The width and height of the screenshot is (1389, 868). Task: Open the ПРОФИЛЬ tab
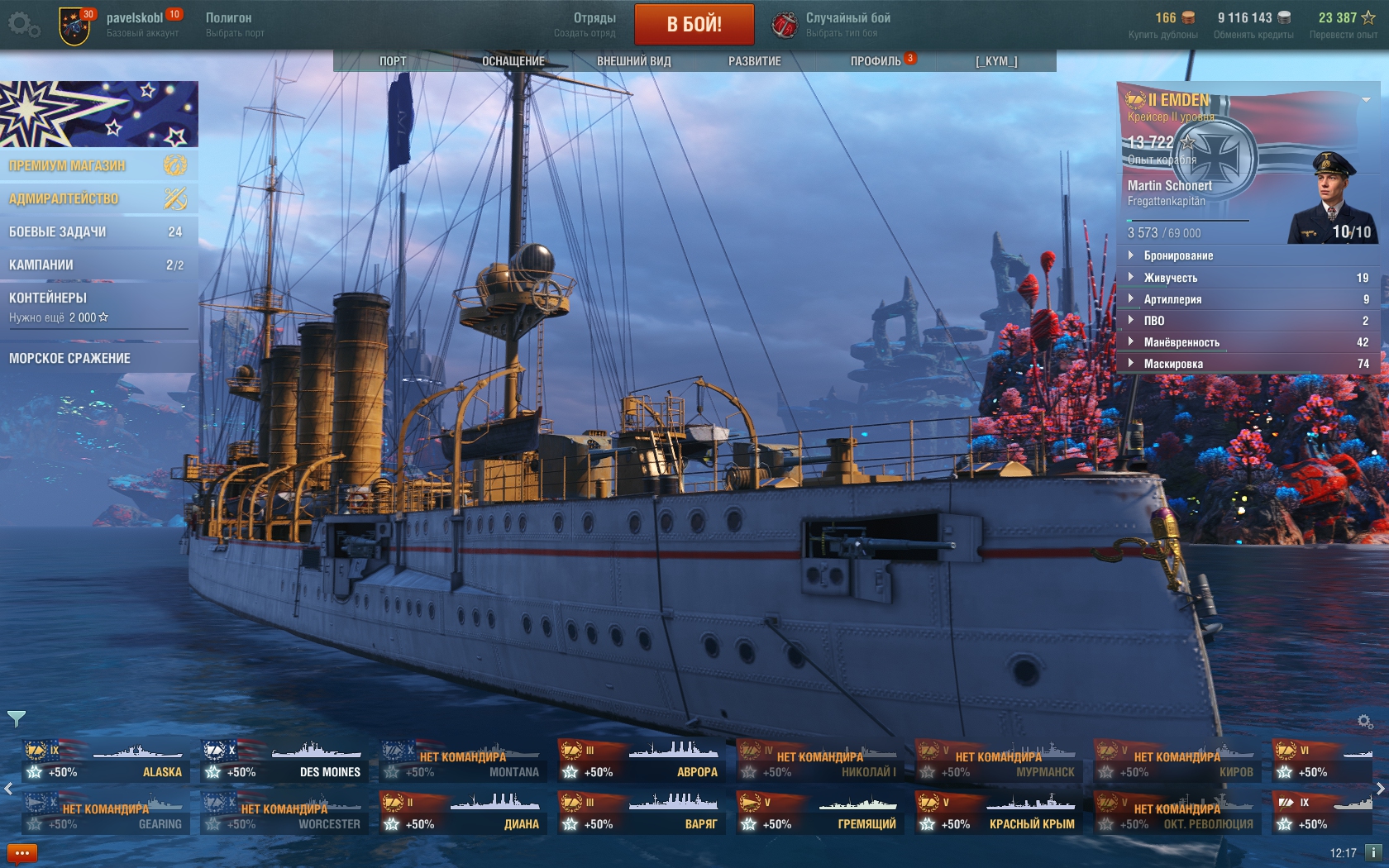click(876, 61)
